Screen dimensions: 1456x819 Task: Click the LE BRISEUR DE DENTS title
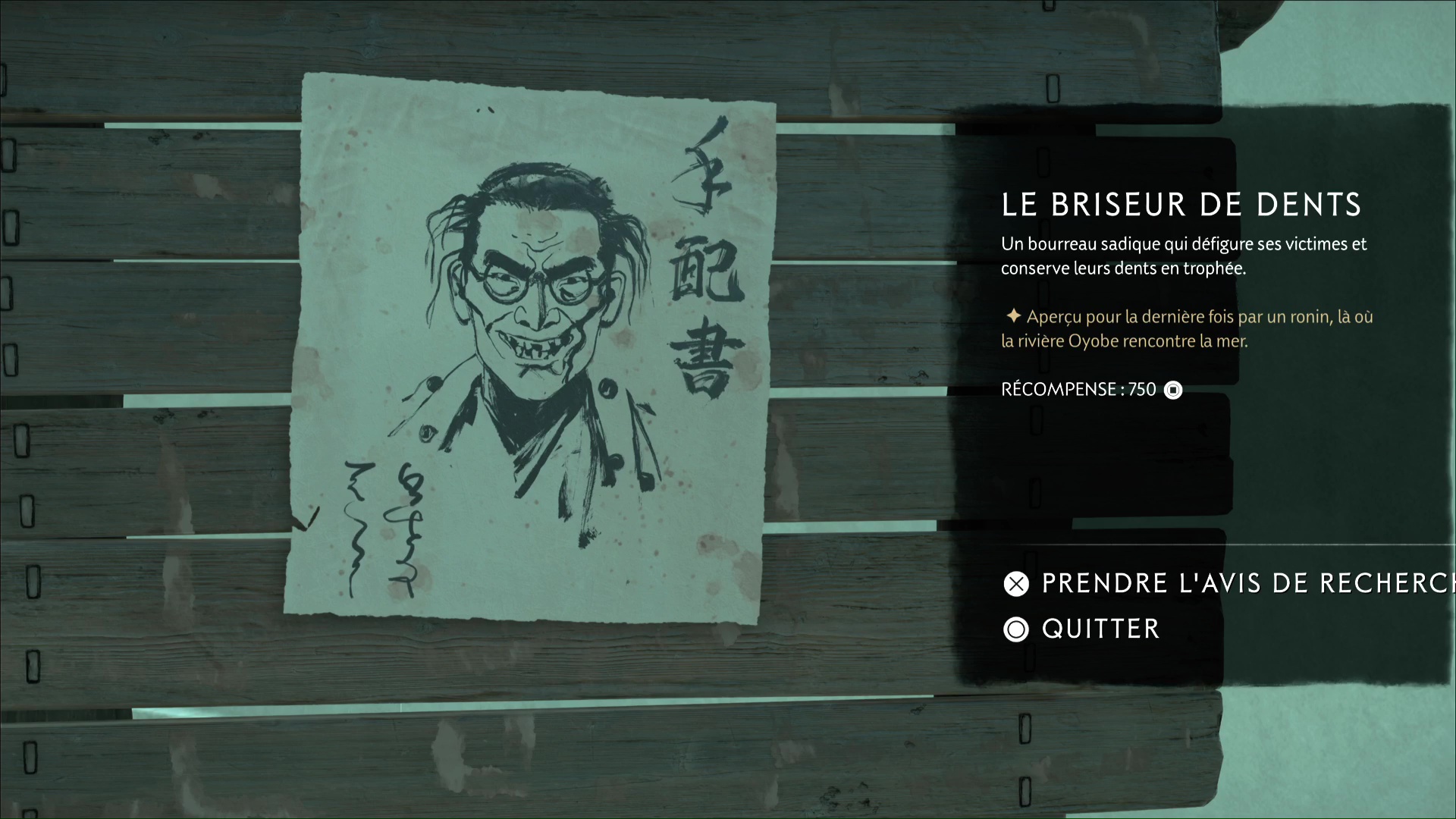(1181, 204)
